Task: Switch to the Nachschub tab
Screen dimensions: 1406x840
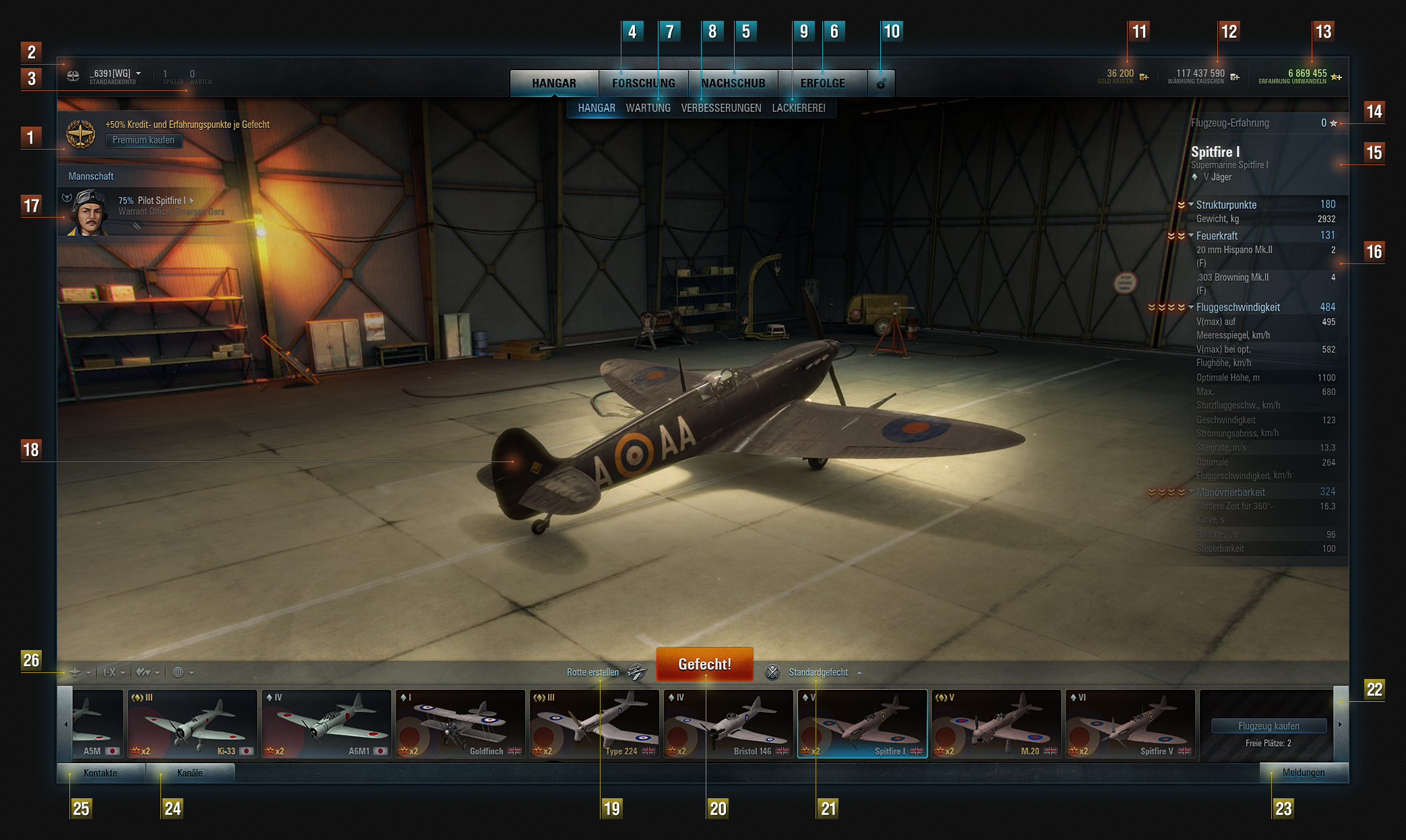Action: point(733,84)
